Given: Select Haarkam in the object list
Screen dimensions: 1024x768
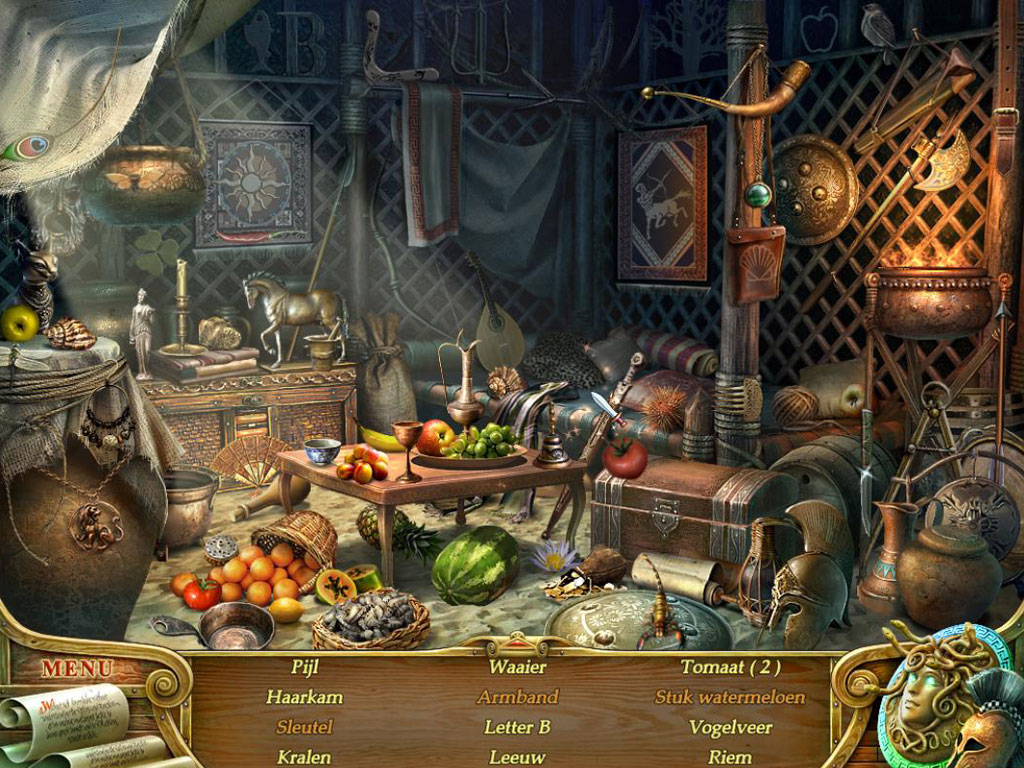Looking at the screenshot, I should coord(305,697).
